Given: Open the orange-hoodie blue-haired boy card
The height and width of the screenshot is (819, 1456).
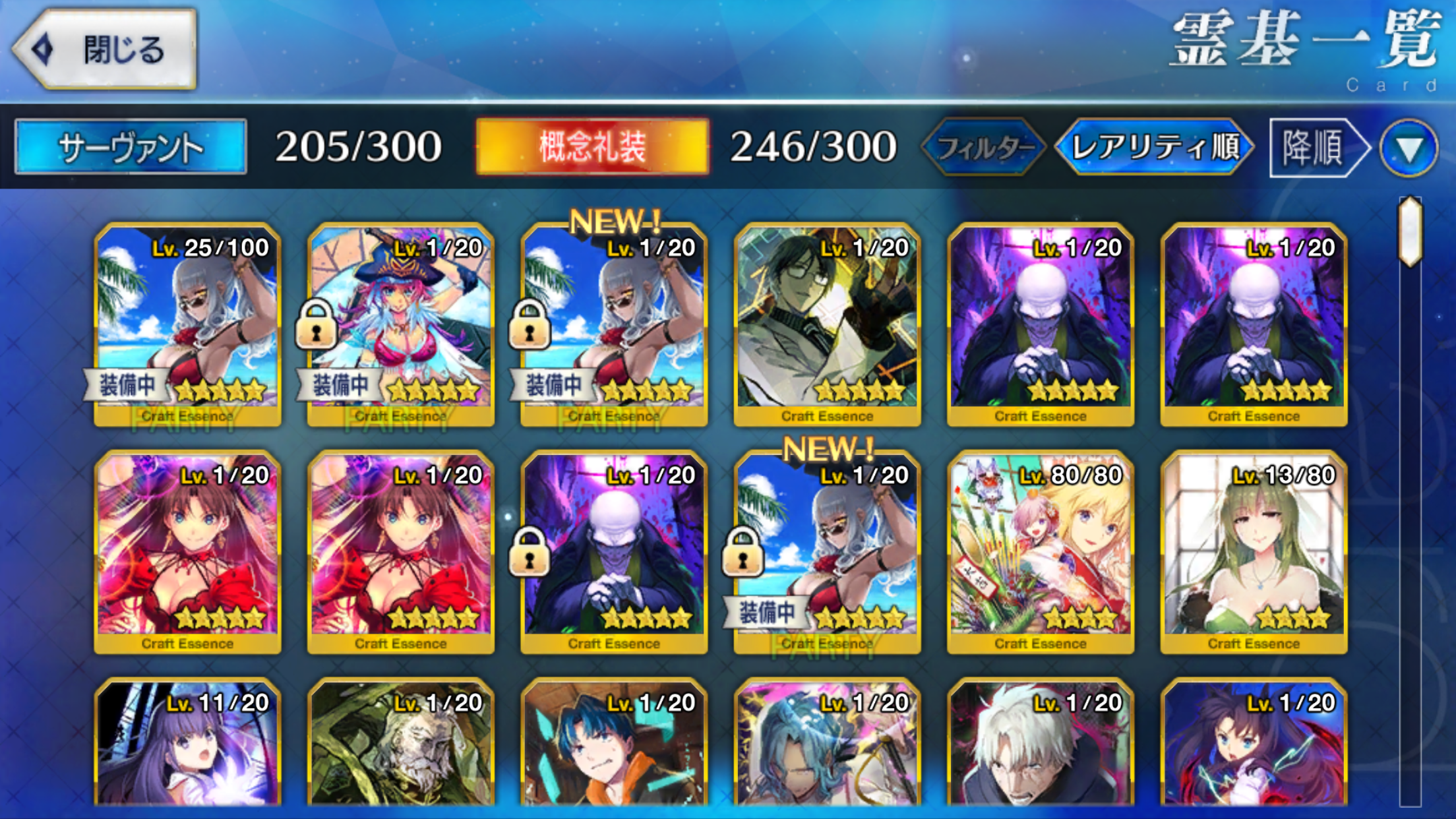Looking at the screenshot, I should click(614, 745).
